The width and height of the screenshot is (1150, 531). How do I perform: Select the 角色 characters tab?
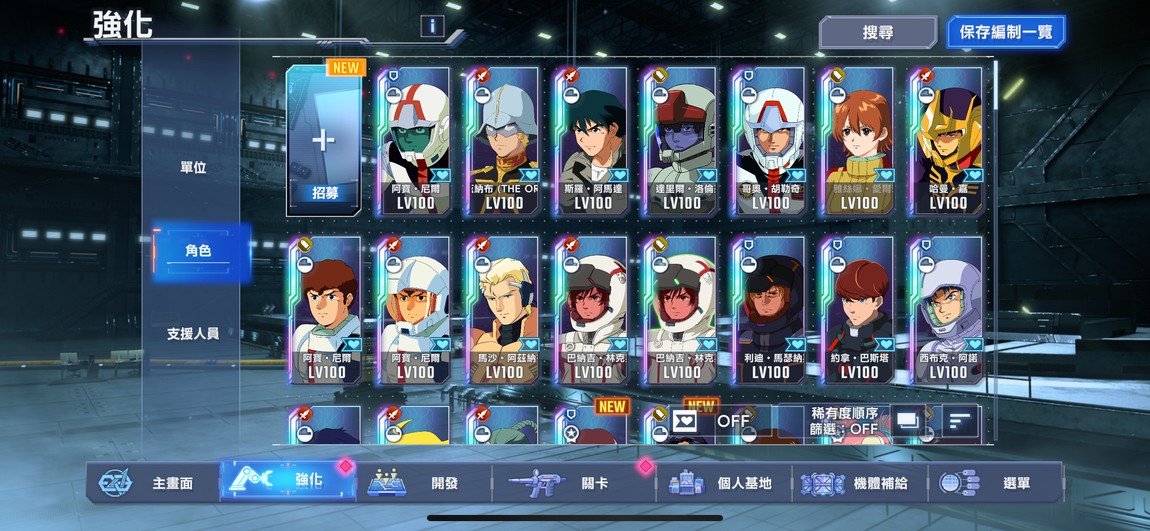point(197,251)
